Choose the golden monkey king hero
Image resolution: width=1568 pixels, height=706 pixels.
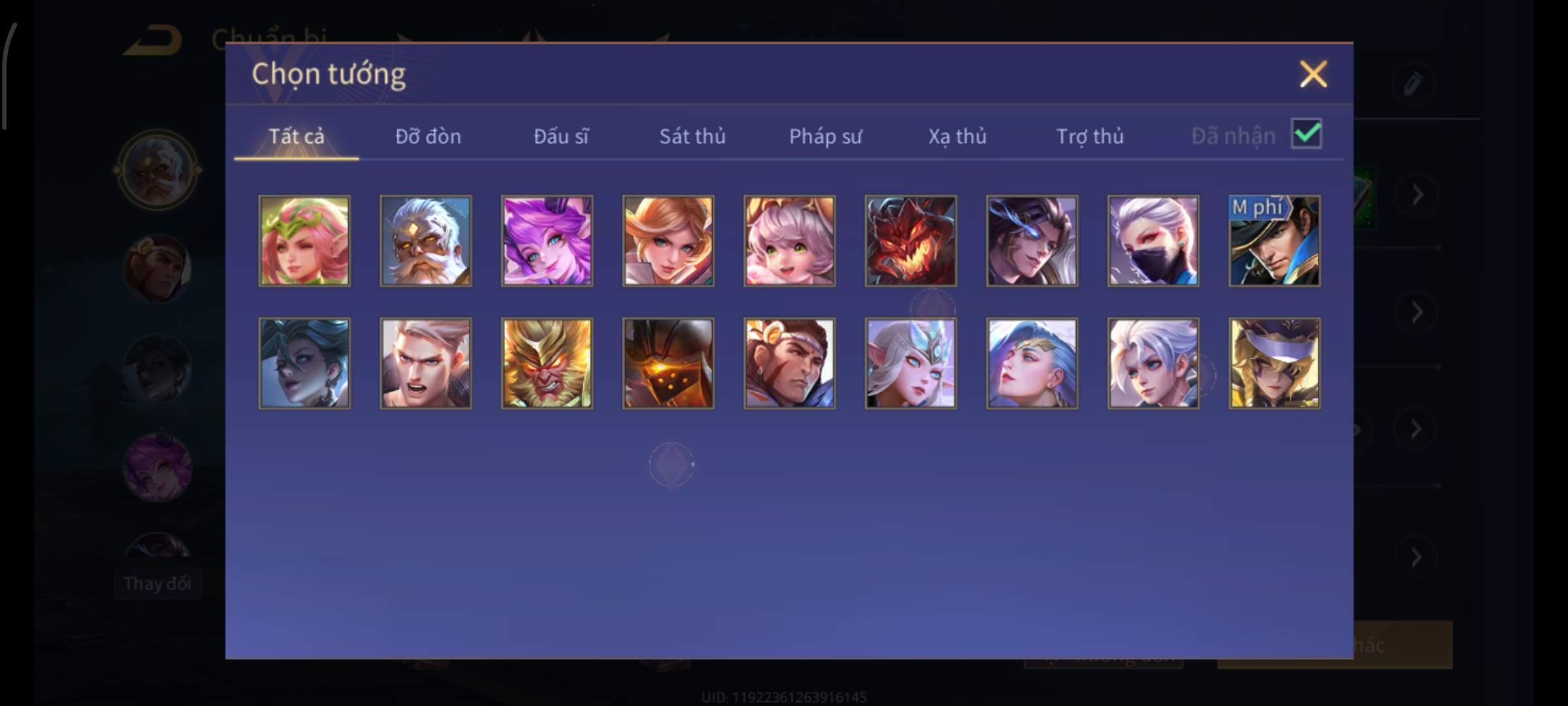tap(547, 363)
